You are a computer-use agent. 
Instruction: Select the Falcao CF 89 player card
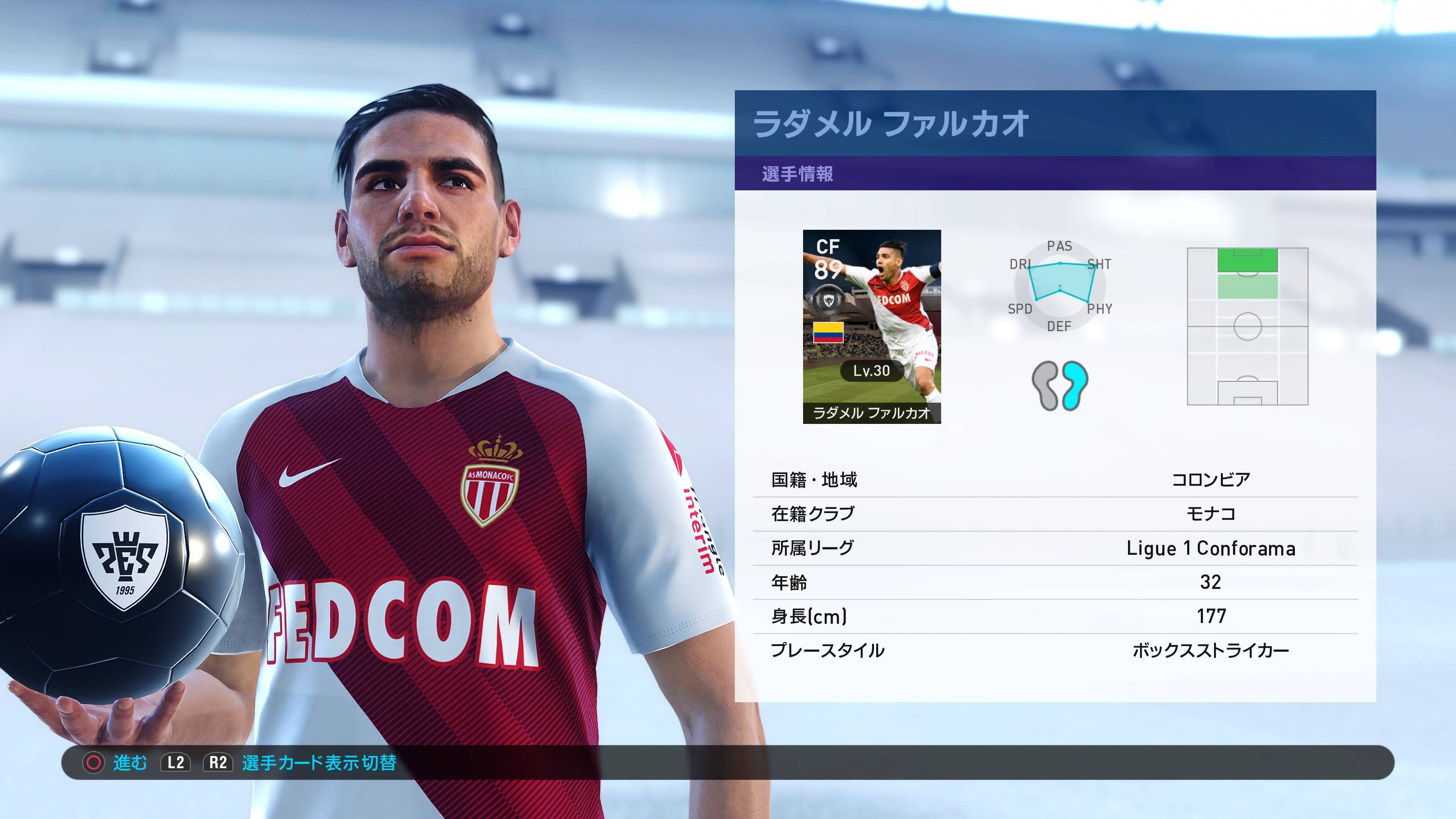point(872,326)
